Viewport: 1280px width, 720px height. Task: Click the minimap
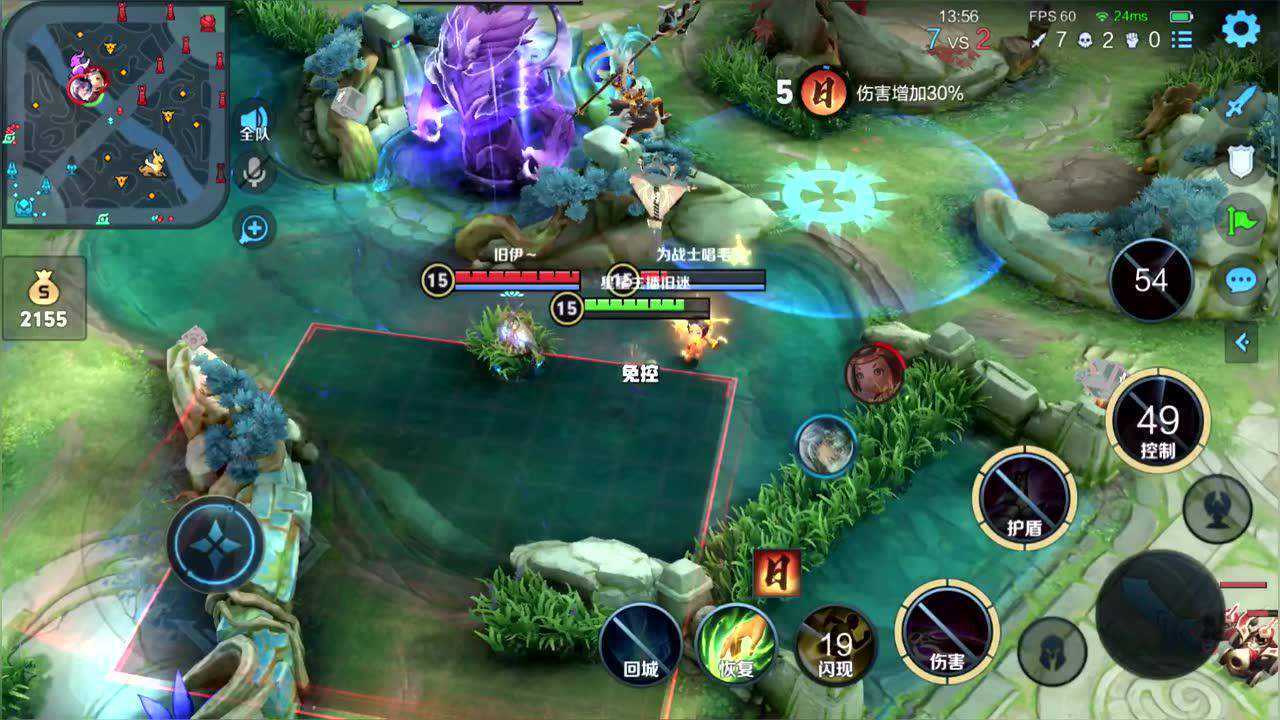click(x=115, y=112)
